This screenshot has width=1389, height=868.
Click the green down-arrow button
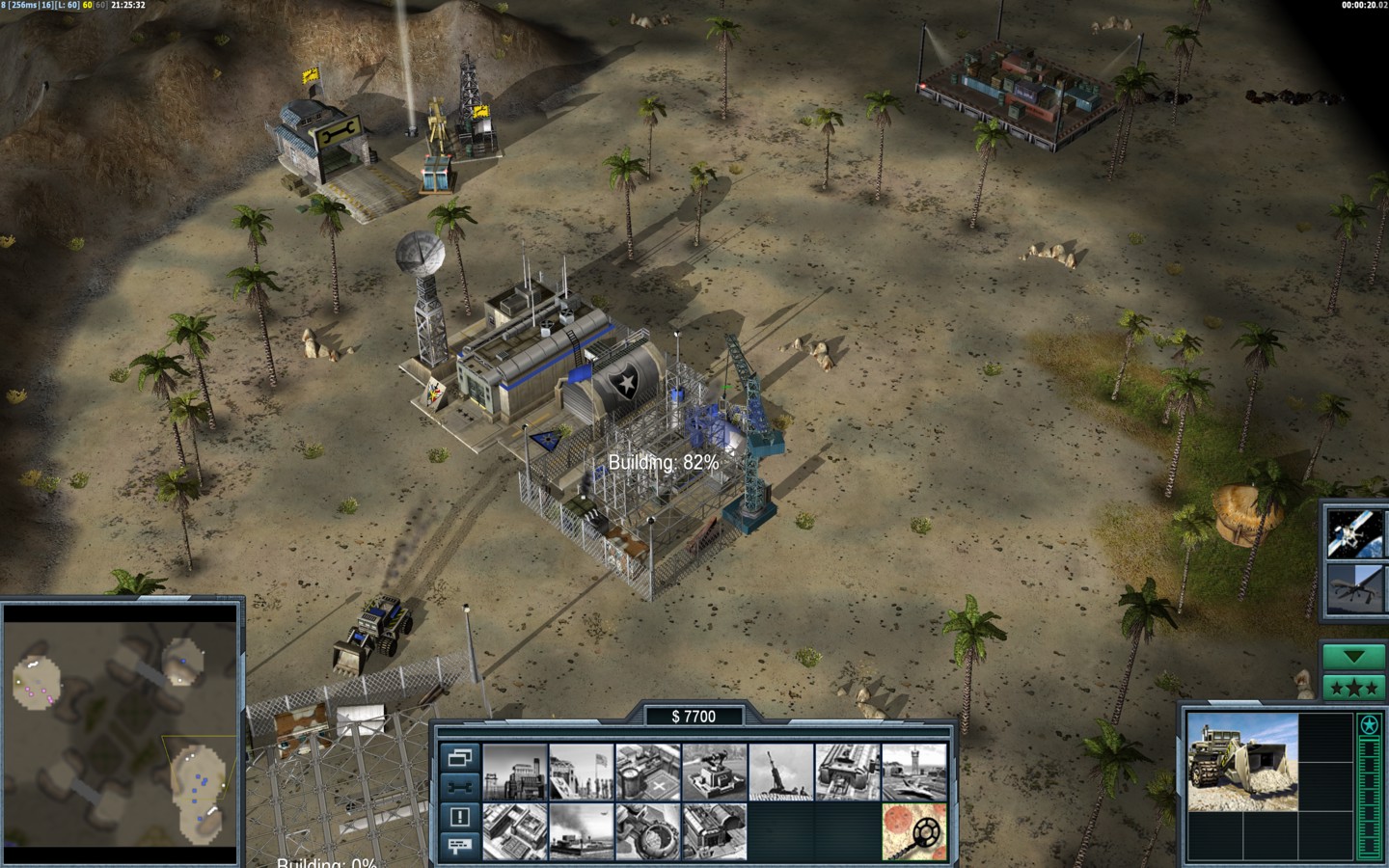coord(1354,657)
